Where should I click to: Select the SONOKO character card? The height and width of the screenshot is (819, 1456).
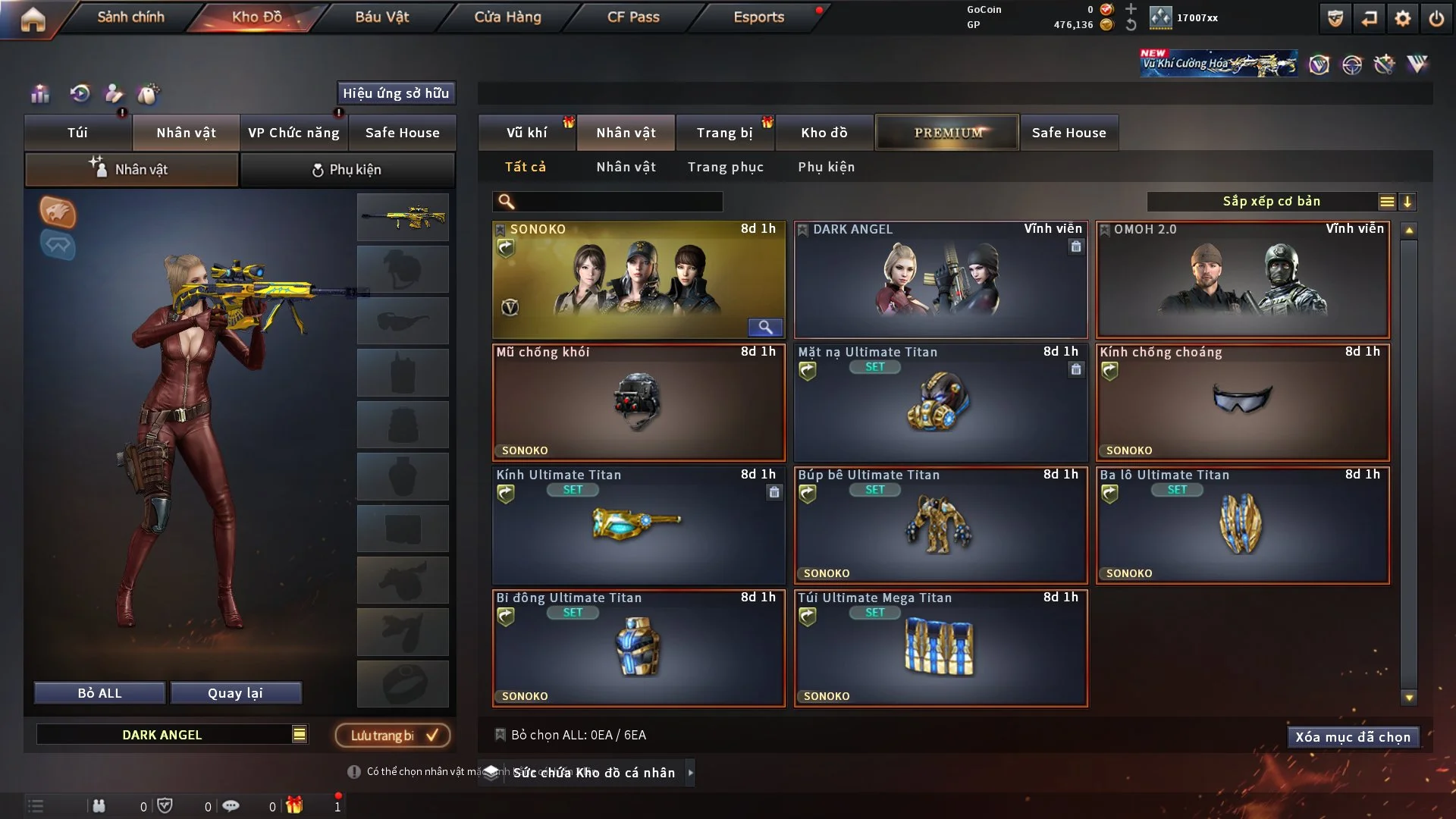638,280
